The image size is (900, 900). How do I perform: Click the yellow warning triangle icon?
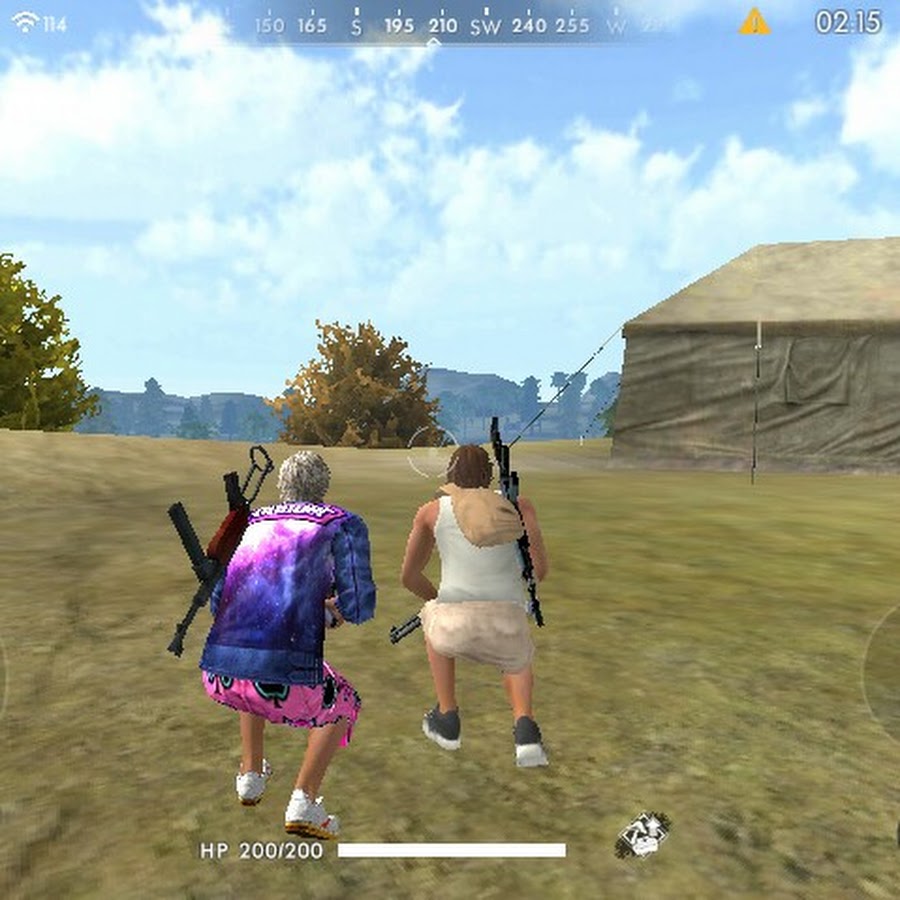pyautogui.click(x=754, y=21)
